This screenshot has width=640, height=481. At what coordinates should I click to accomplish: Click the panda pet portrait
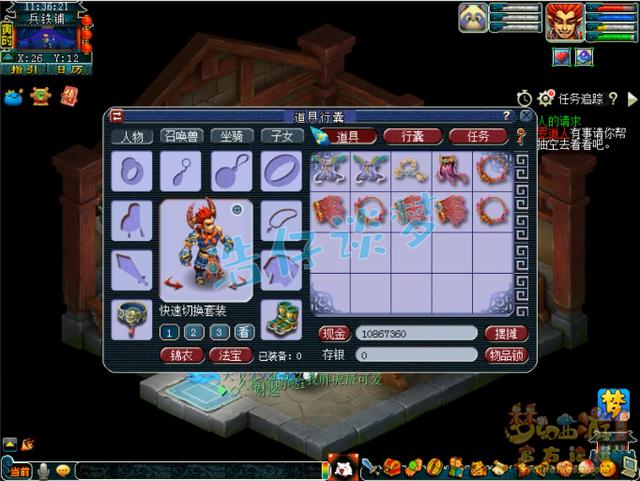tap(473, 17)
